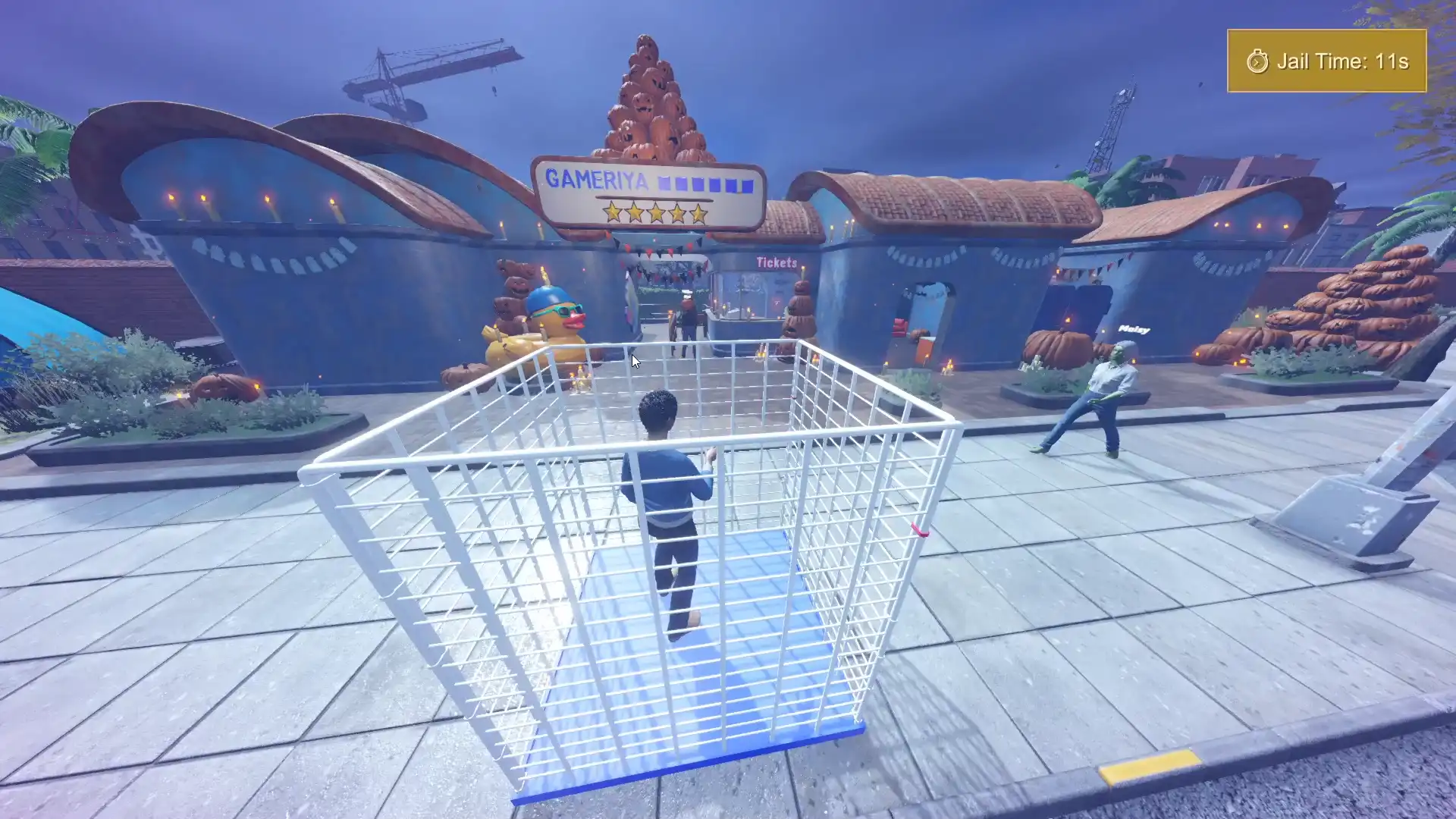This screenshot has height=819, width=1456.
Task: Select the first star under GAMERIYA
Action: (611, 214)
